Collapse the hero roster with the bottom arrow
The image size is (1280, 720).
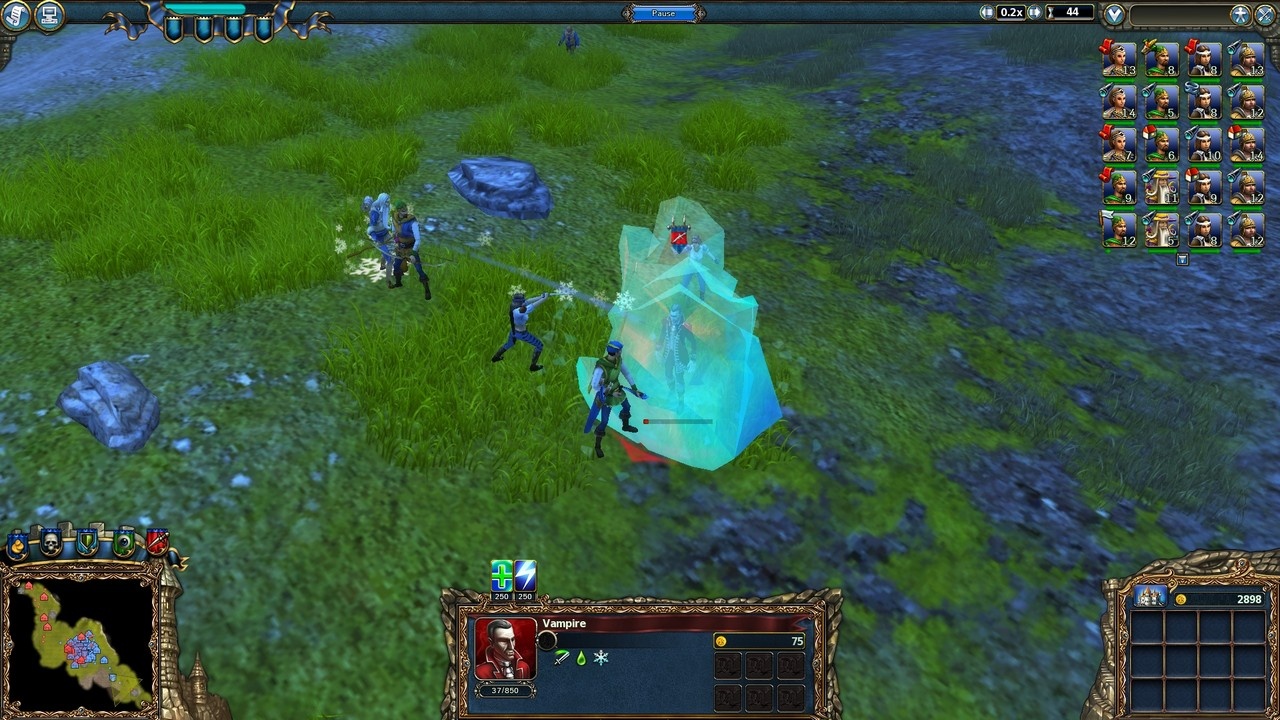[1183, 258]
